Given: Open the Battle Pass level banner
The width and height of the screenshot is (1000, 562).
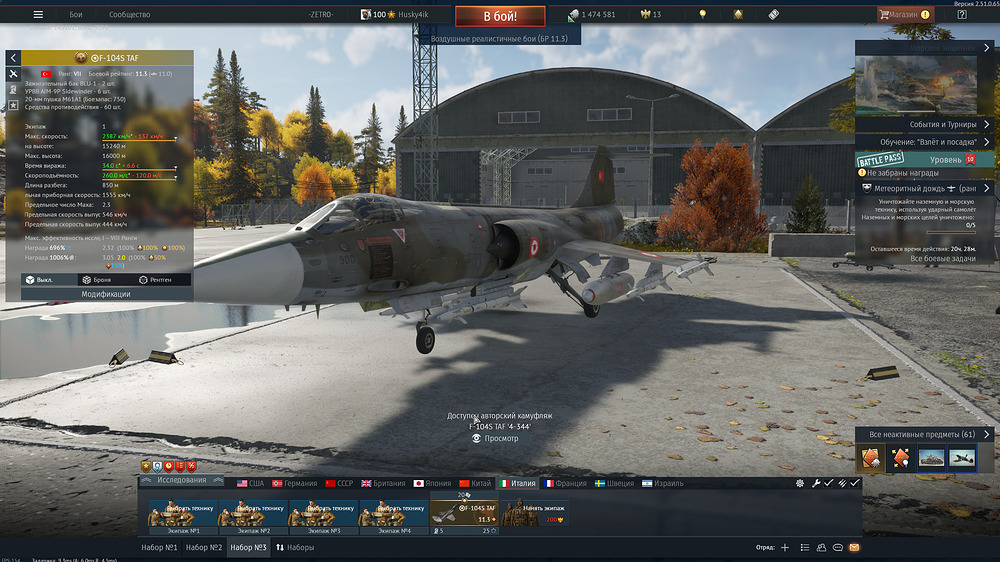Looking at the screenshot, I should tap(926, 159).
